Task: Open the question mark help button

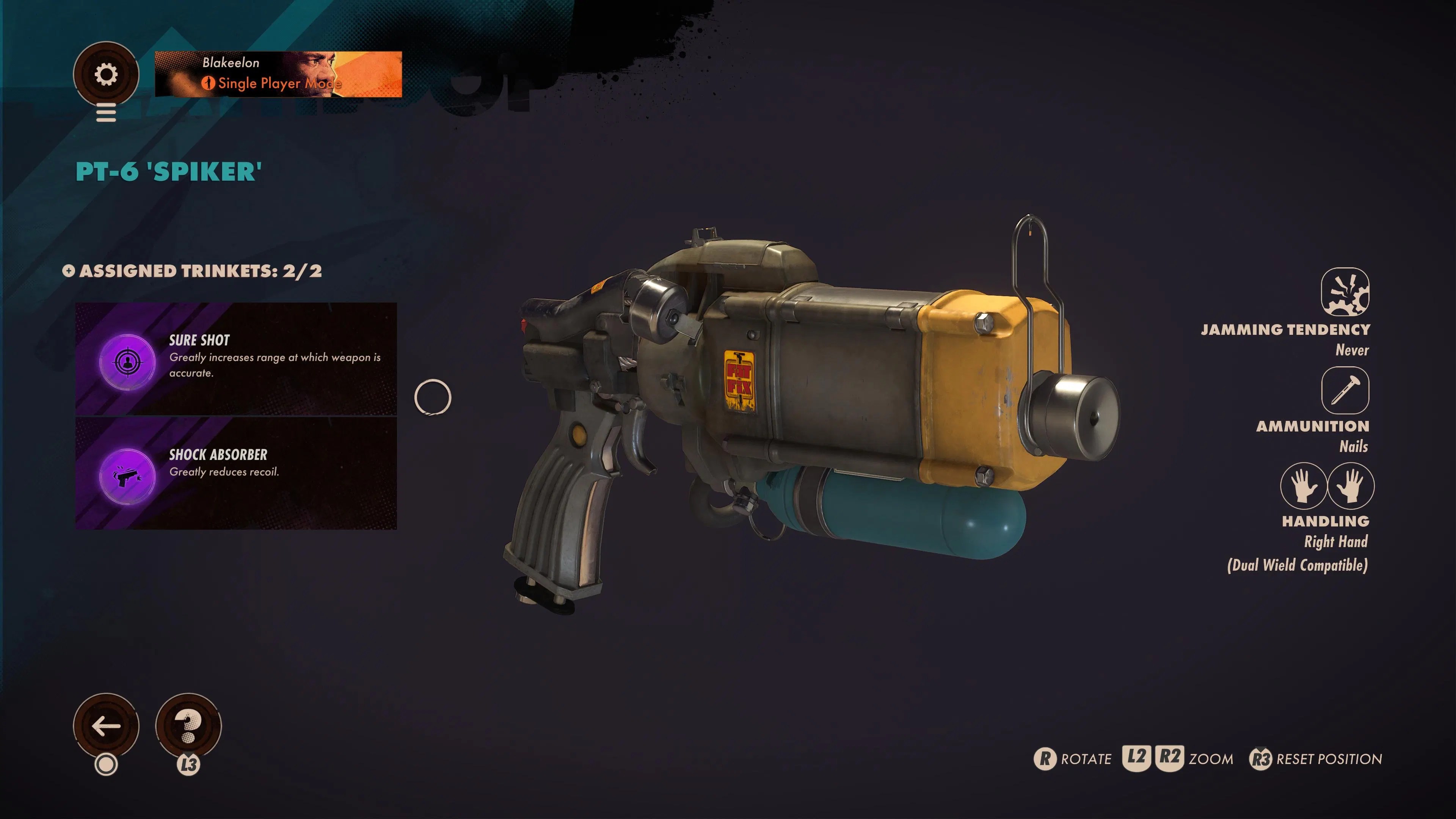Action: (x=188, y=726)
